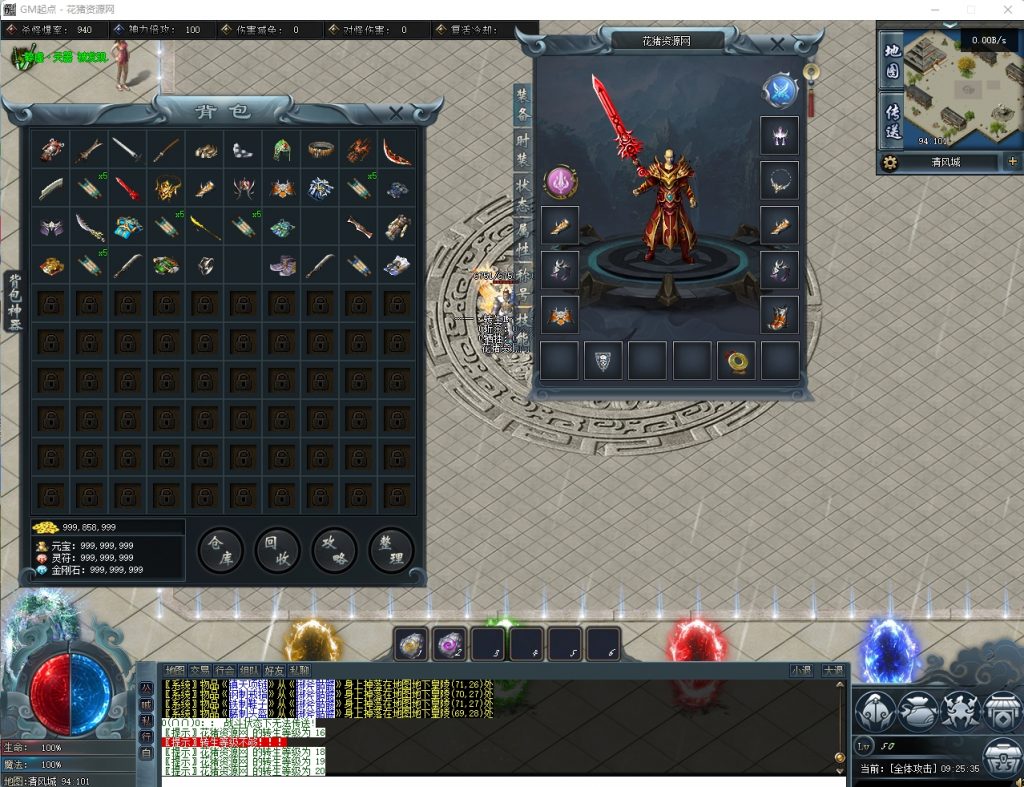Close the character equipment panel
This screenshot has height=787, width=1024.
779,43
